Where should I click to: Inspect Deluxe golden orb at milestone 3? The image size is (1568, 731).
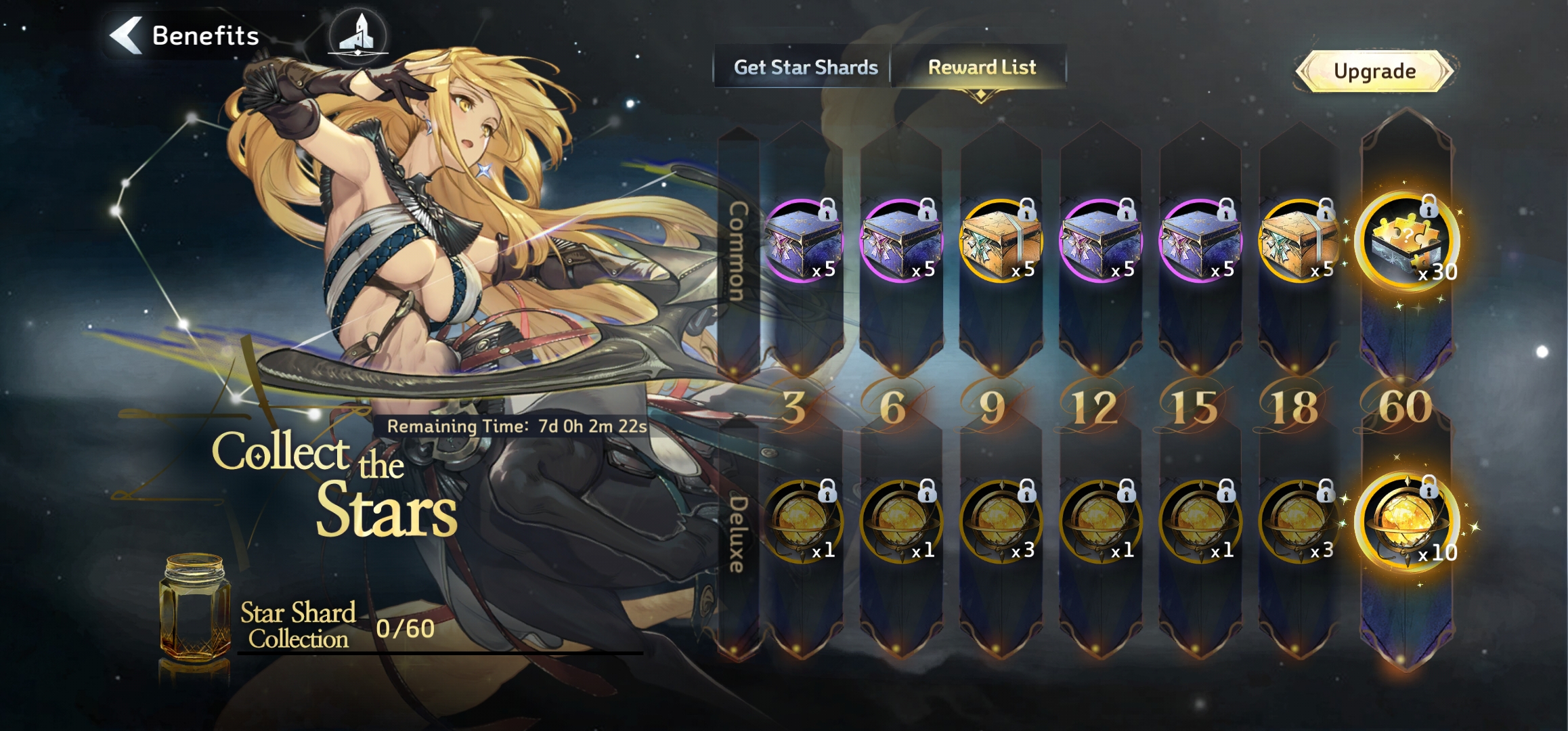click(x=802, y=523)
